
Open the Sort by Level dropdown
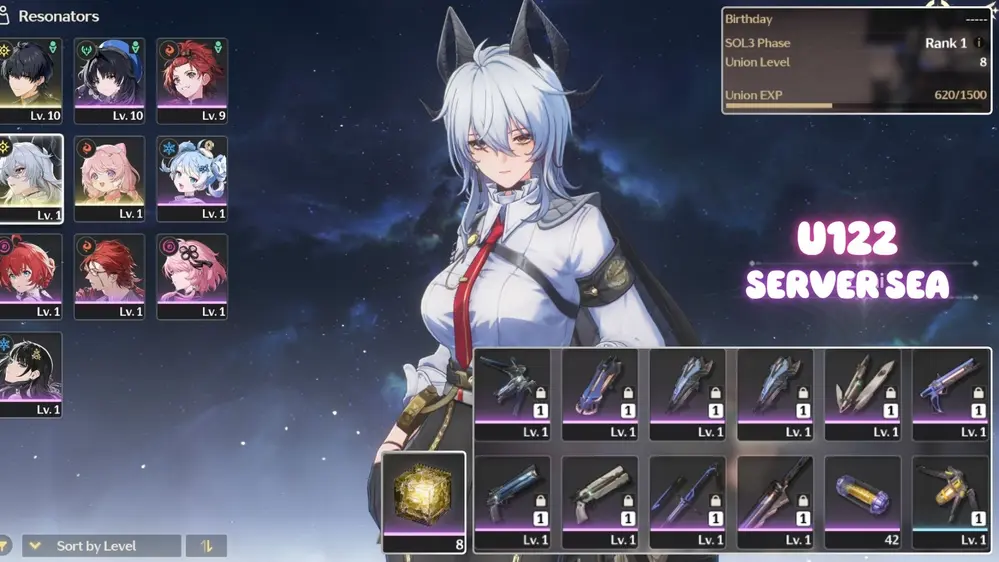[101, 546]
